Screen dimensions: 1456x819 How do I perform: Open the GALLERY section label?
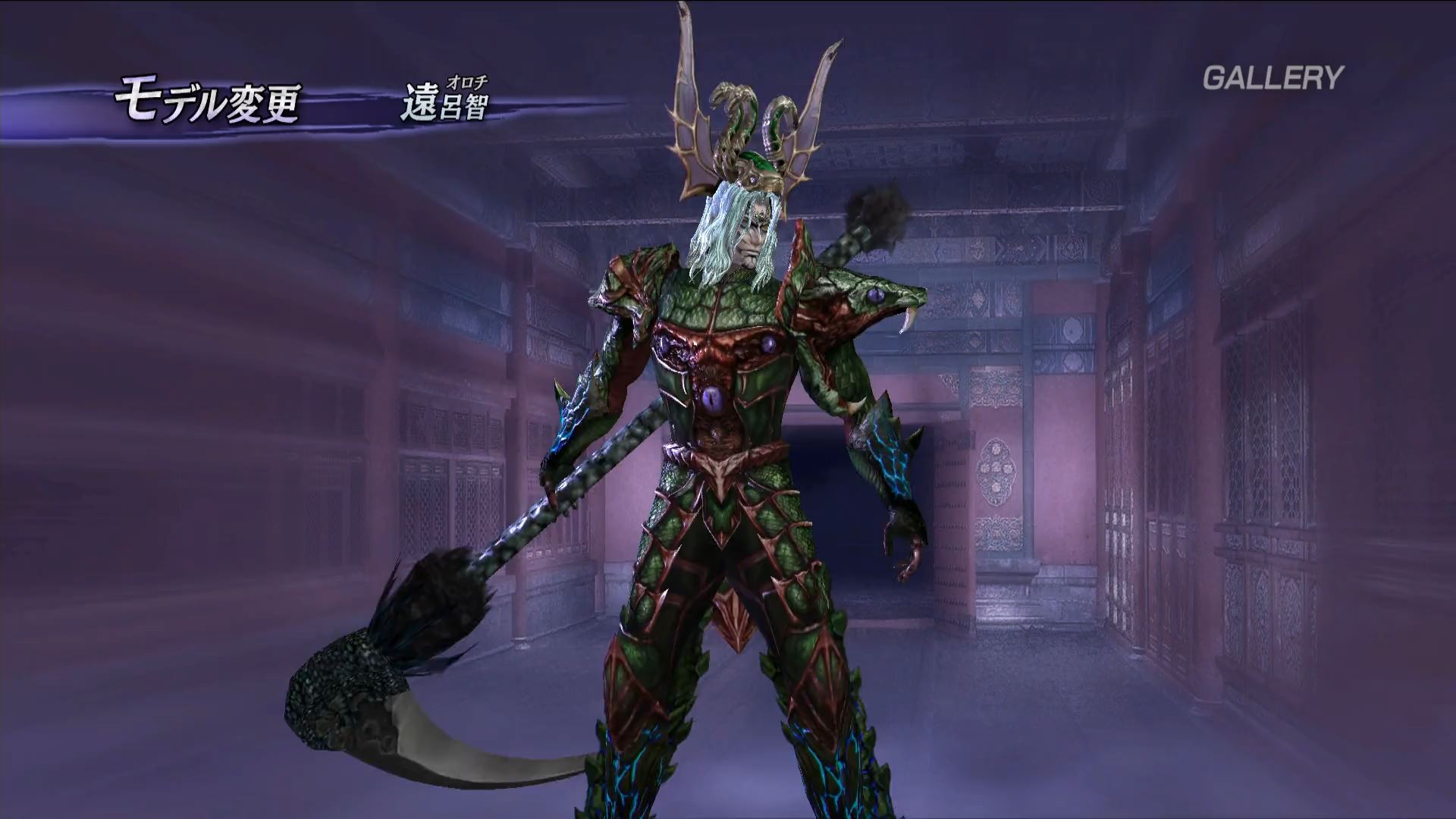click(1272, 77)
